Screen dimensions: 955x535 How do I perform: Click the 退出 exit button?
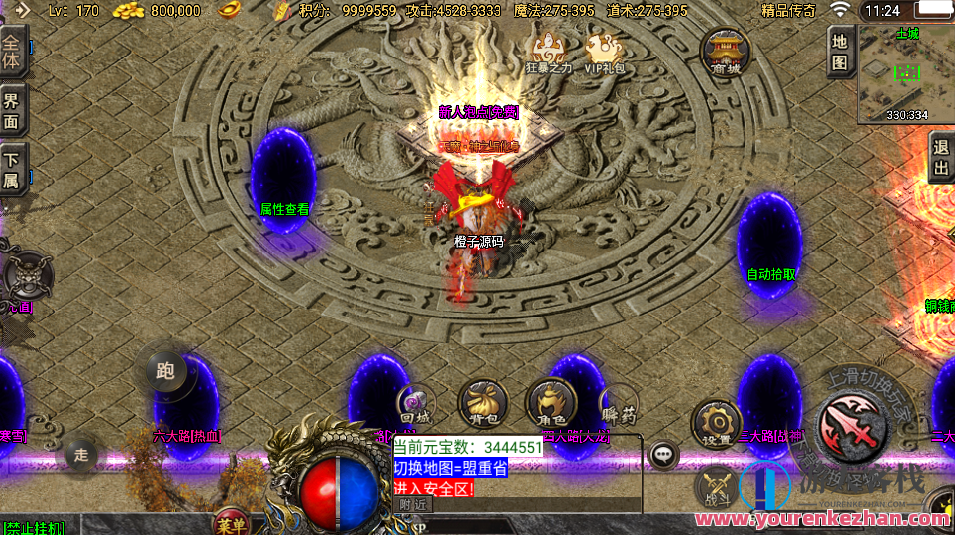pos(940,157)
